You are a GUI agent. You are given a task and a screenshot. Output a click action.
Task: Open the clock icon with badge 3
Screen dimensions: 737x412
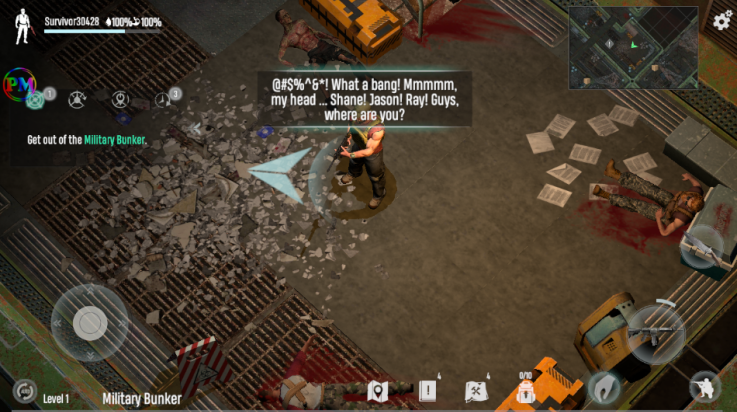(x=164, y=99)
